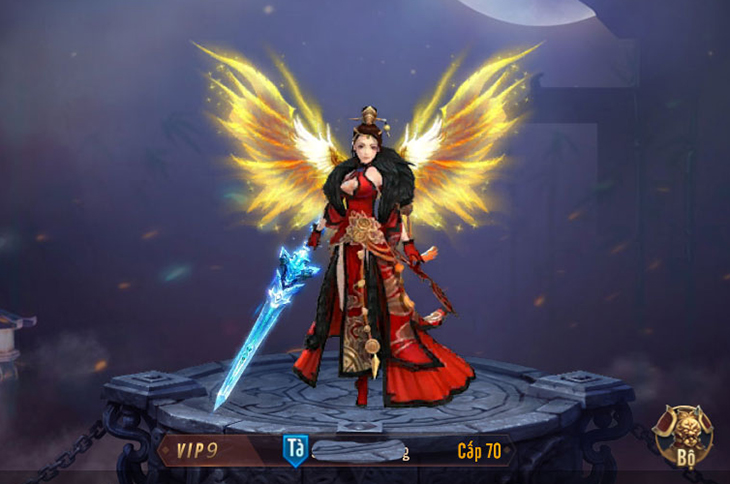730x484 pixels.
Task: Select the blue Tà faction emblem
Action: pos(294,447)
